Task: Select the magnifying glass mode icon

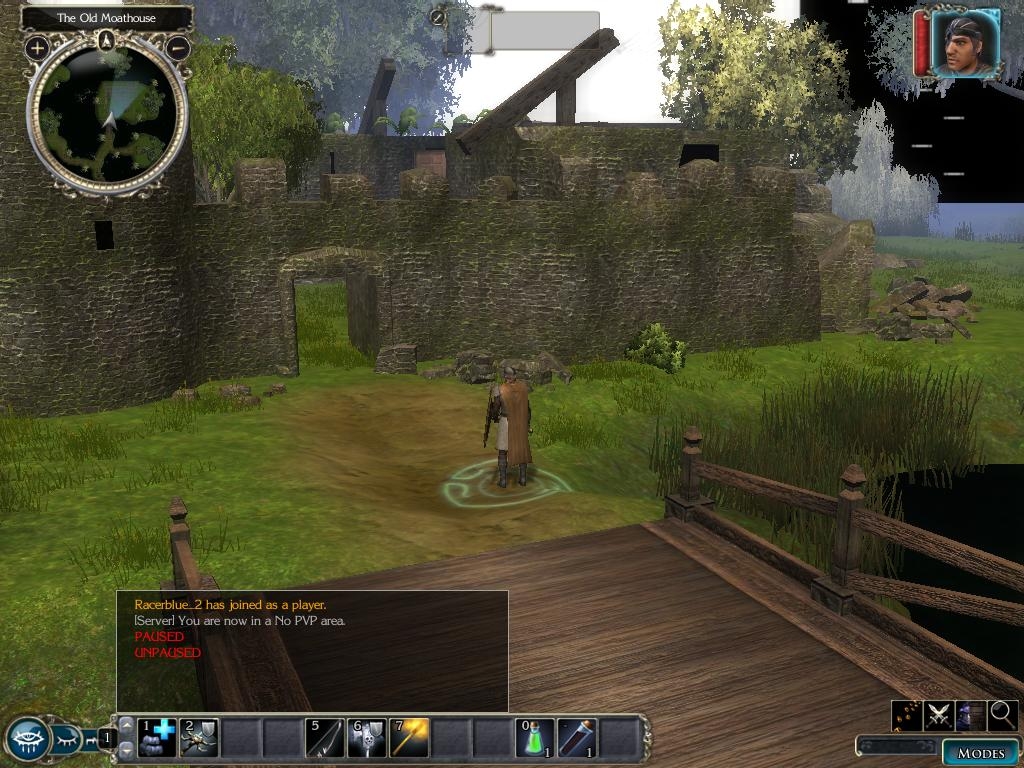Action: click(1002, 715)
